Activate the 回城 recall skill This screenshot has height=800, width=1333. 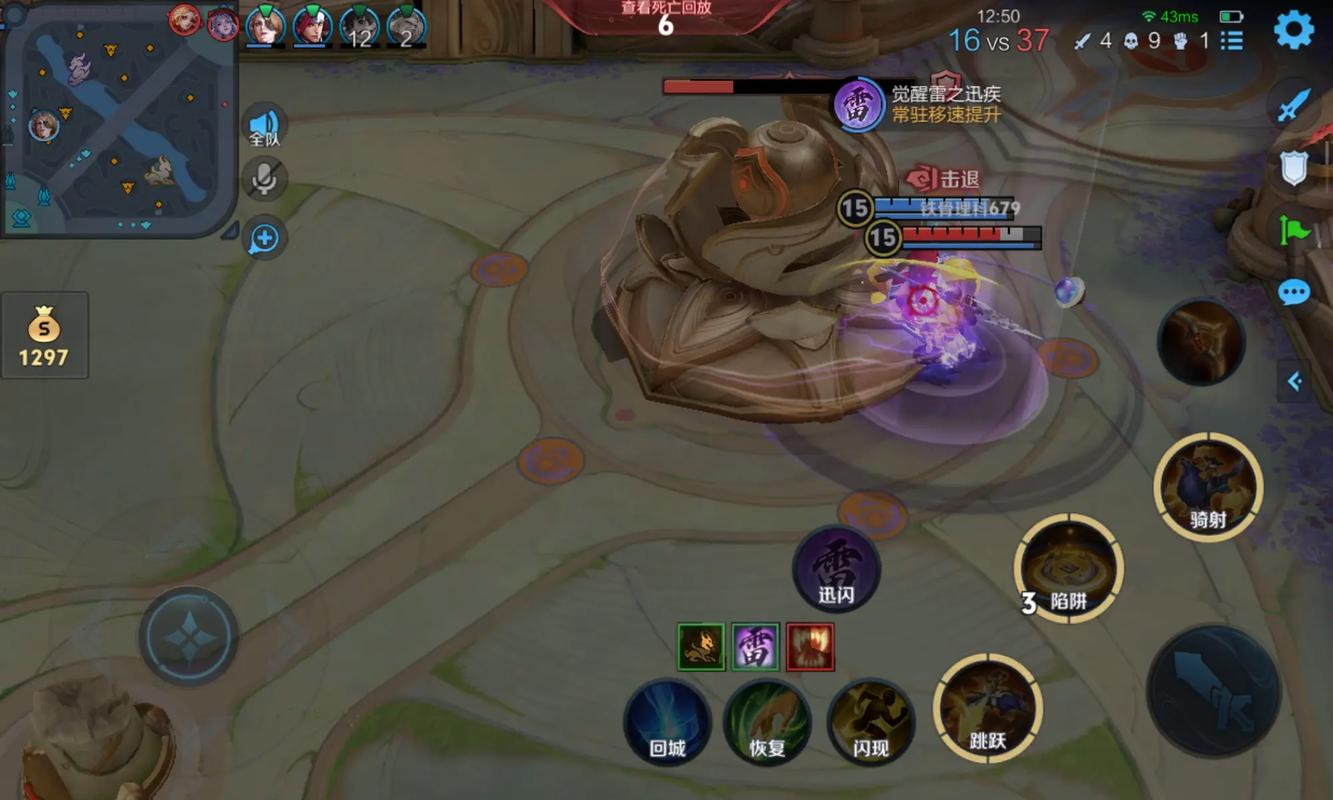pos(667,722)
